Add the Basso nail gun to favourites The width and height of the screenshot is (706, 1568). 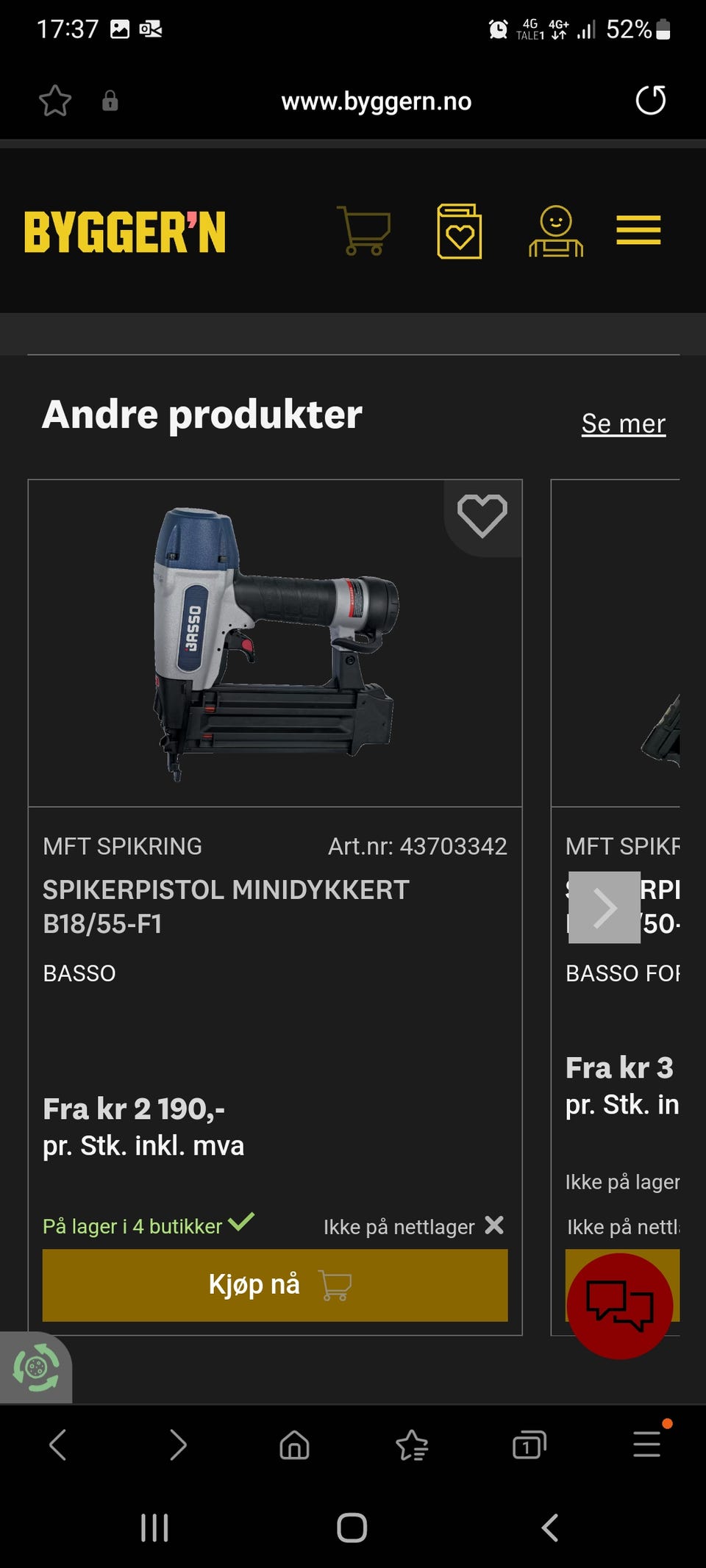tap(482, 516)
